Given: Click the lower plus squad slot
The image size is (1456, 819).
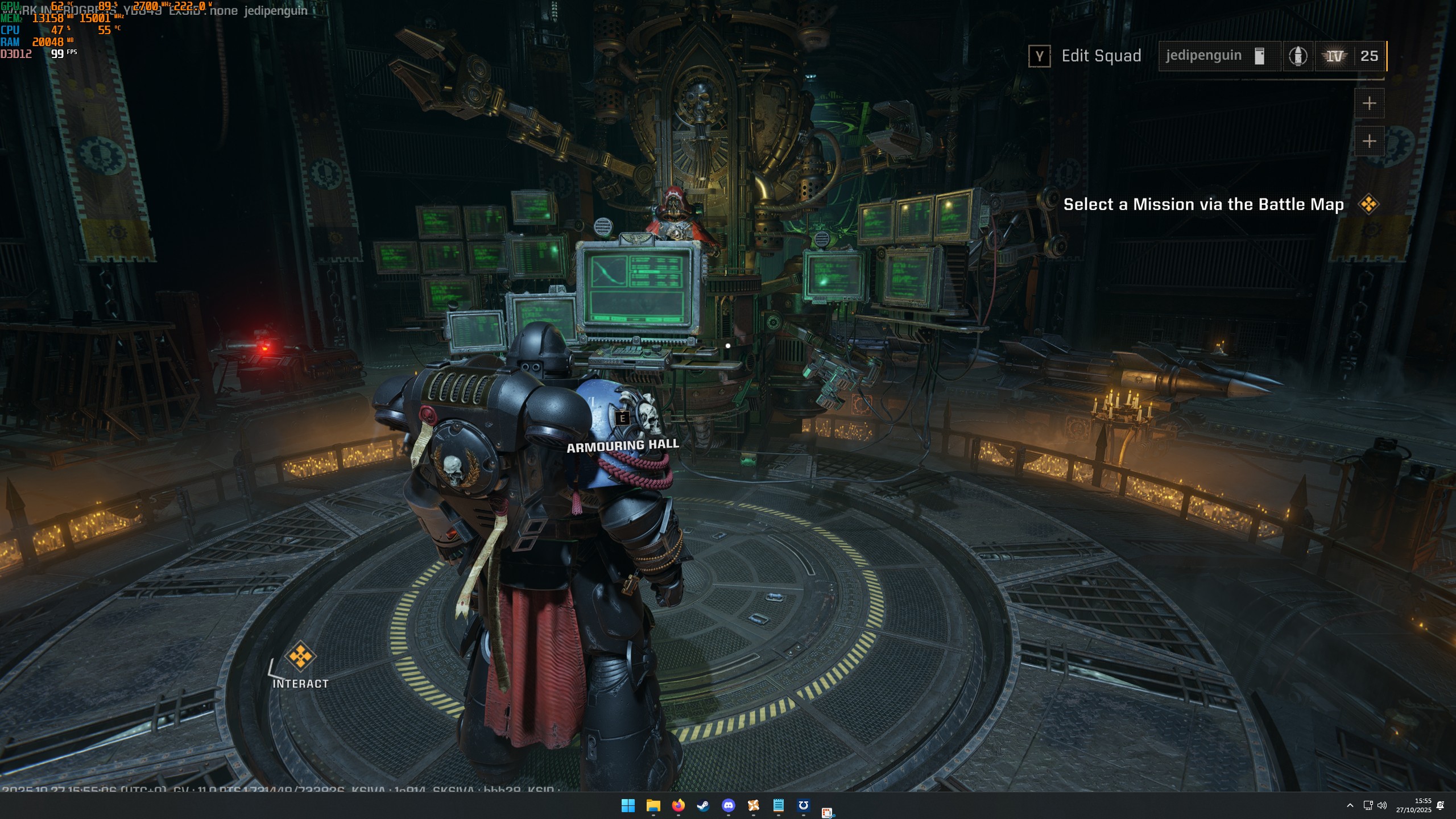Looking at the screenshot, I should click(x=1371, y=142).
